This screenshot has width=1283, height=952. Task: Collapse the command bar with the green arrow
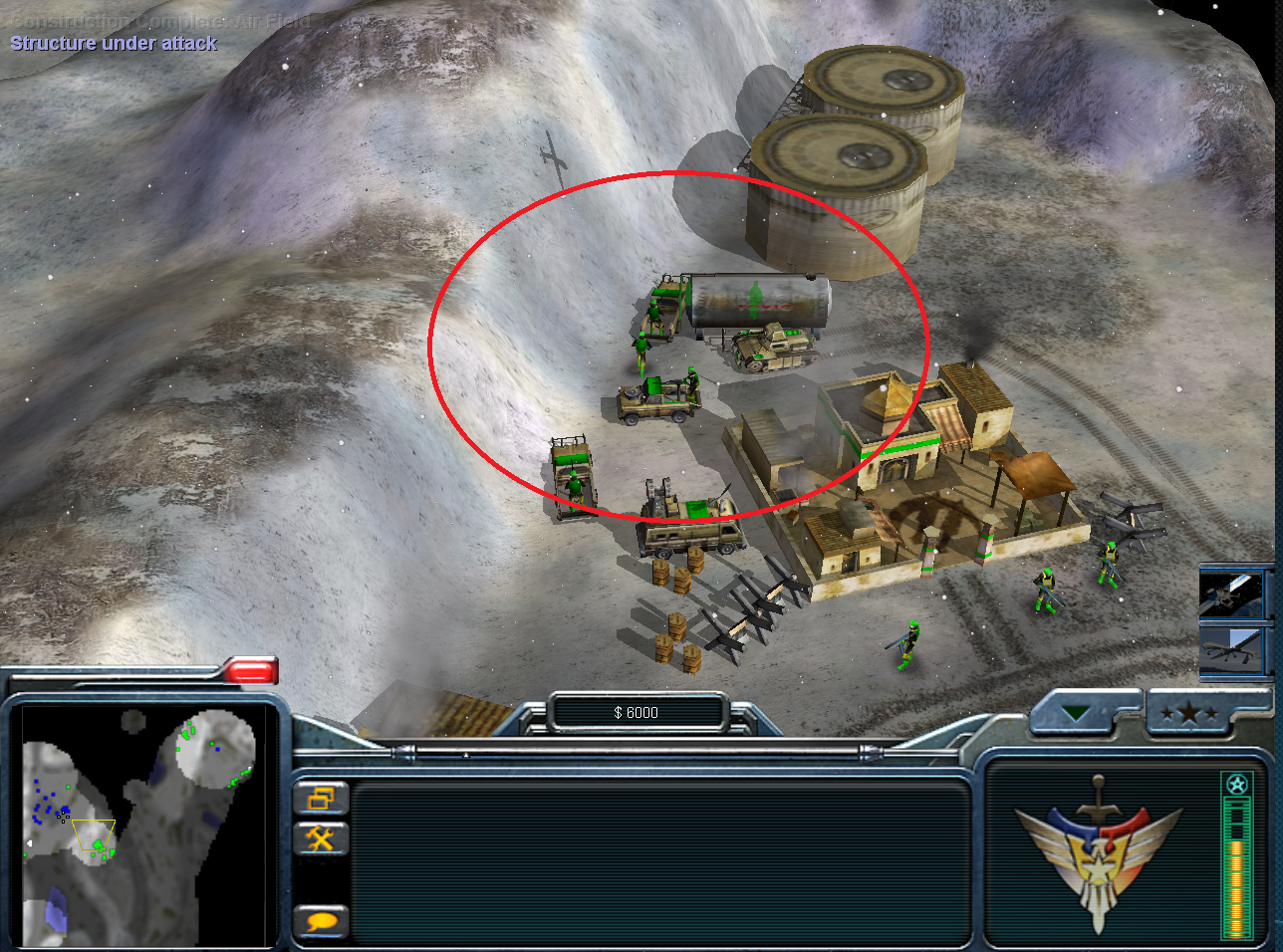coord(1077,713)
